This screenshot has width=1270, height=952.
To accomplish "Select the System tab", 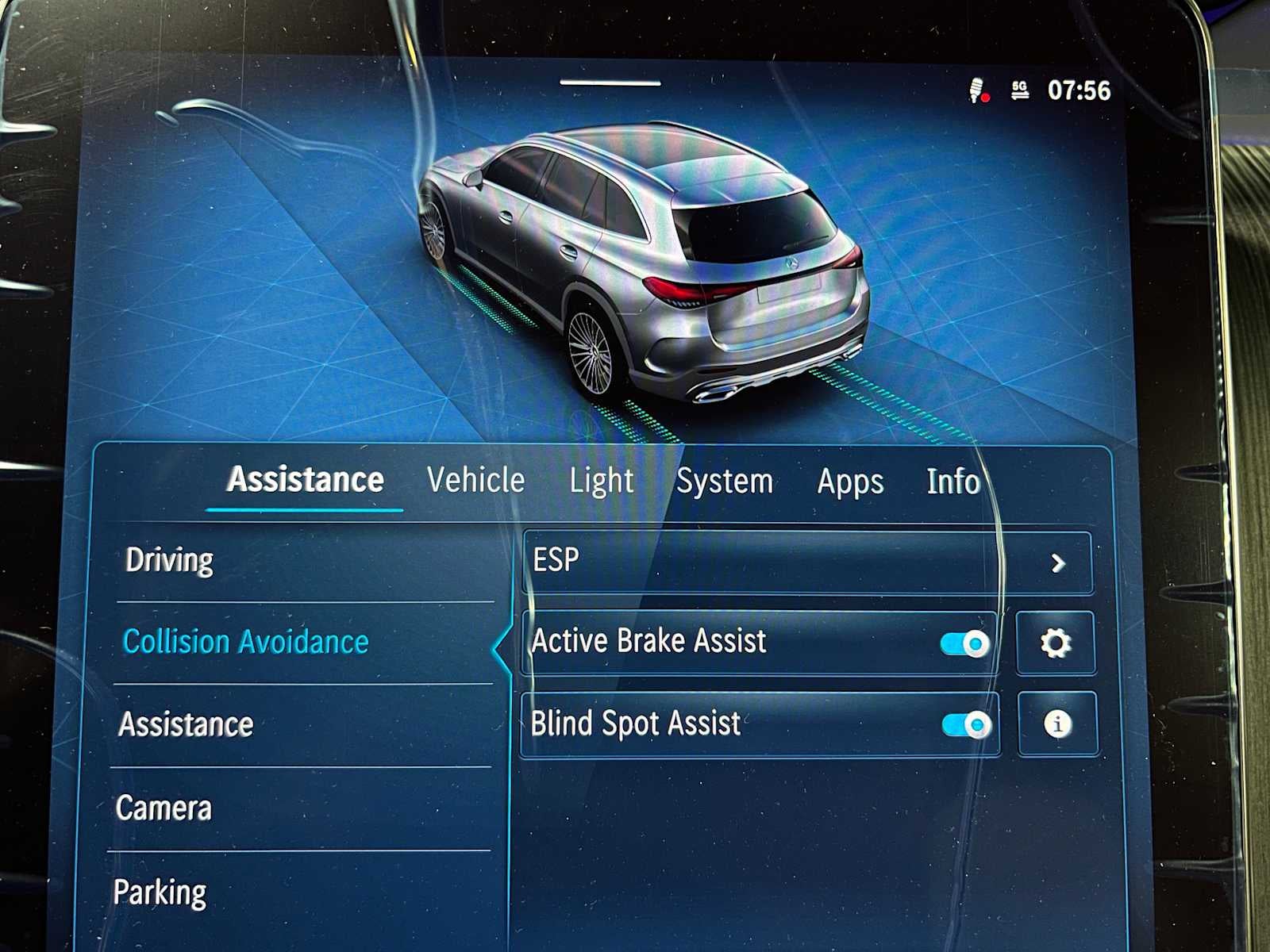I will click(725, 480).
